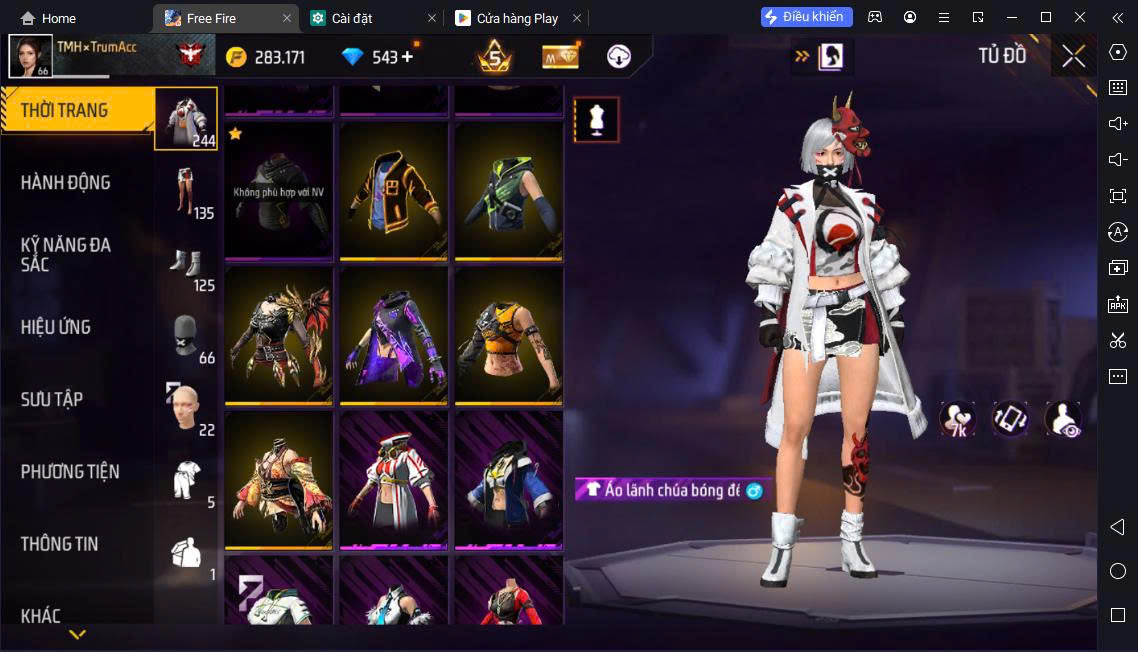Image resolution: width=1138 pixels, height=652 pixels.
Task: Open the player profile avatar
Action: pos(30,56)
